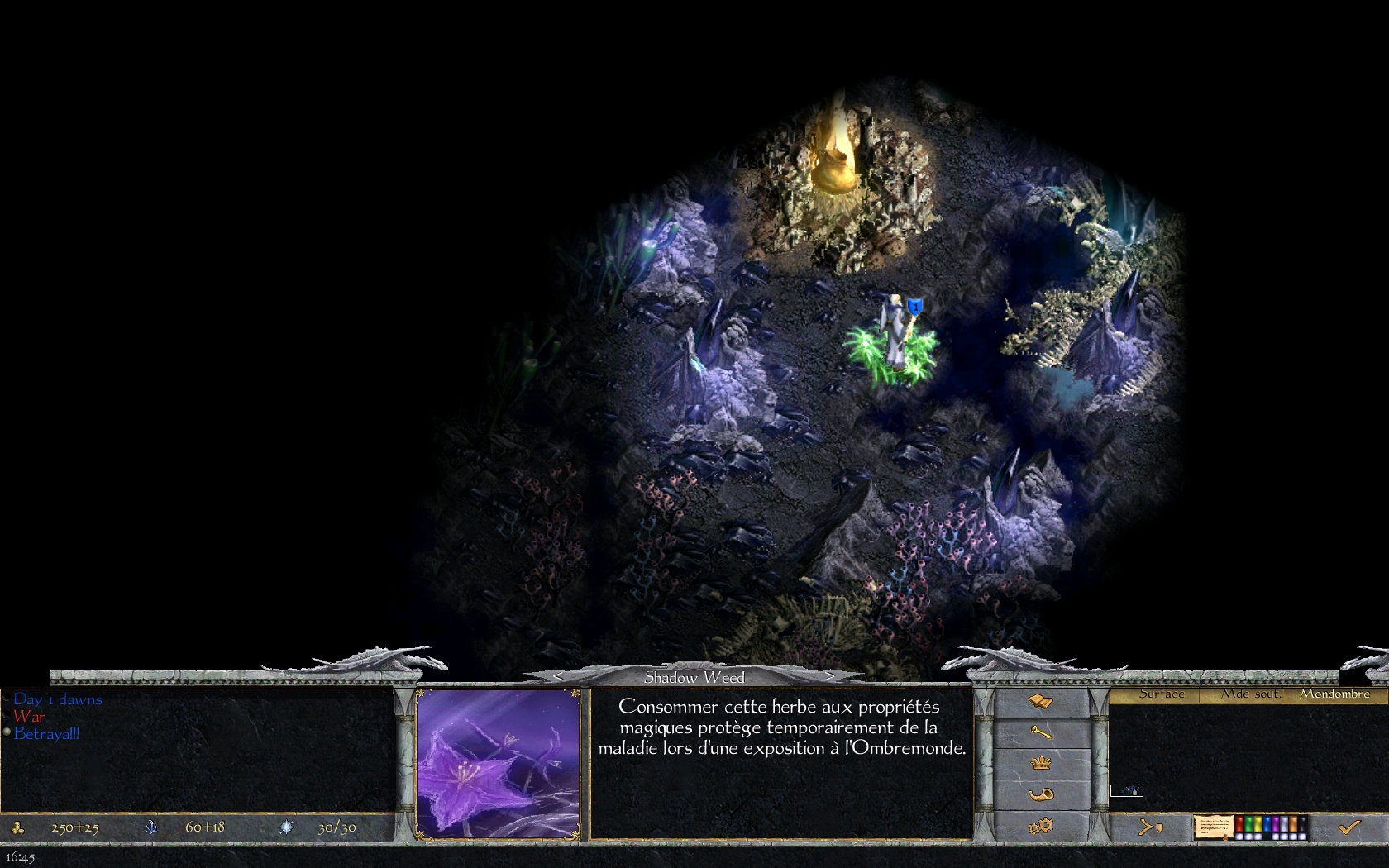Image resolution: width=1389 pixels, height=868 pixels.
Task: Click the Shadow Weed purple flower picture
Action: tap(498, 764)
